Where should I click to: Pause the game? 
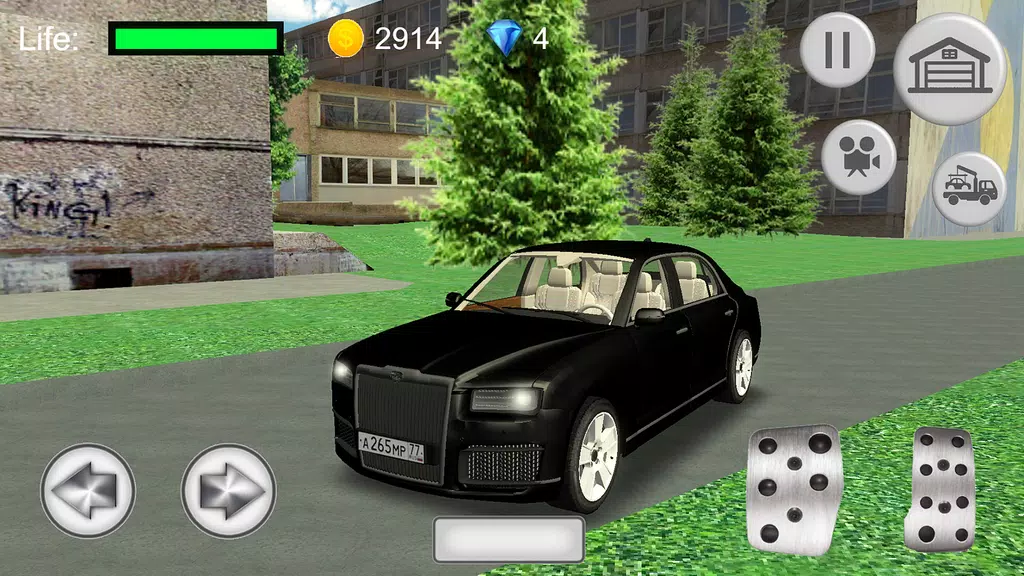coord(837,50)
